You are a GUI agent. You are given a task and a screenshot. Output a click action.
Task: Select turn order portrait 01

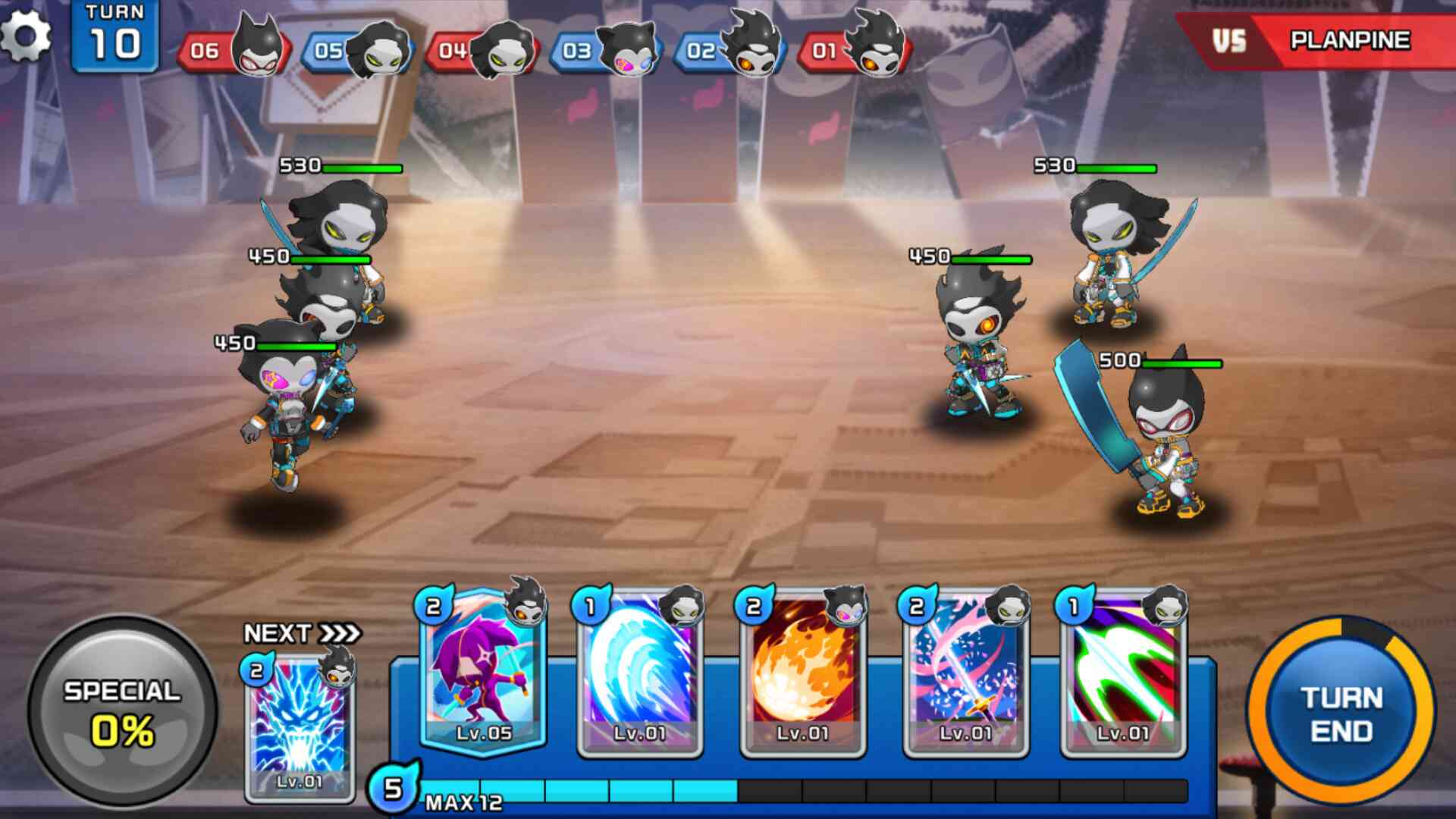856,49
